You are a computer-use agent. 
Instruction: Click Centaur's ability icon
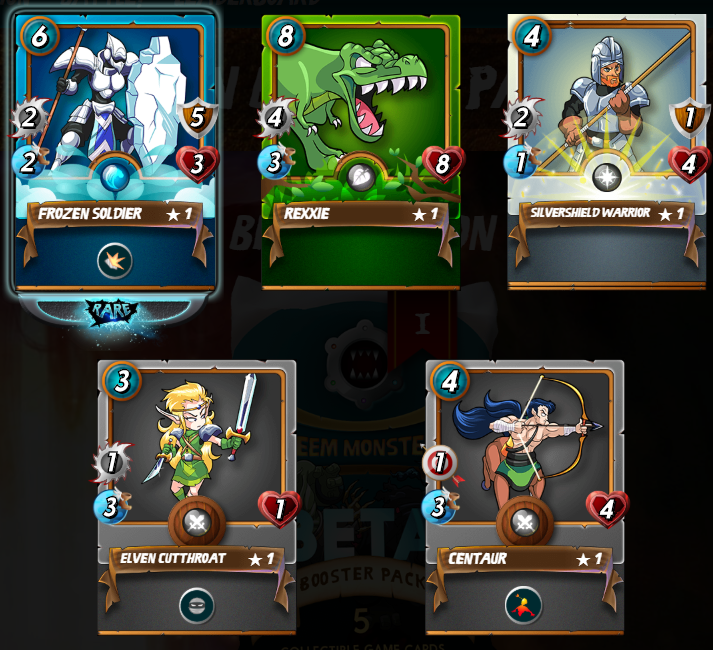(x=524, y=605)
